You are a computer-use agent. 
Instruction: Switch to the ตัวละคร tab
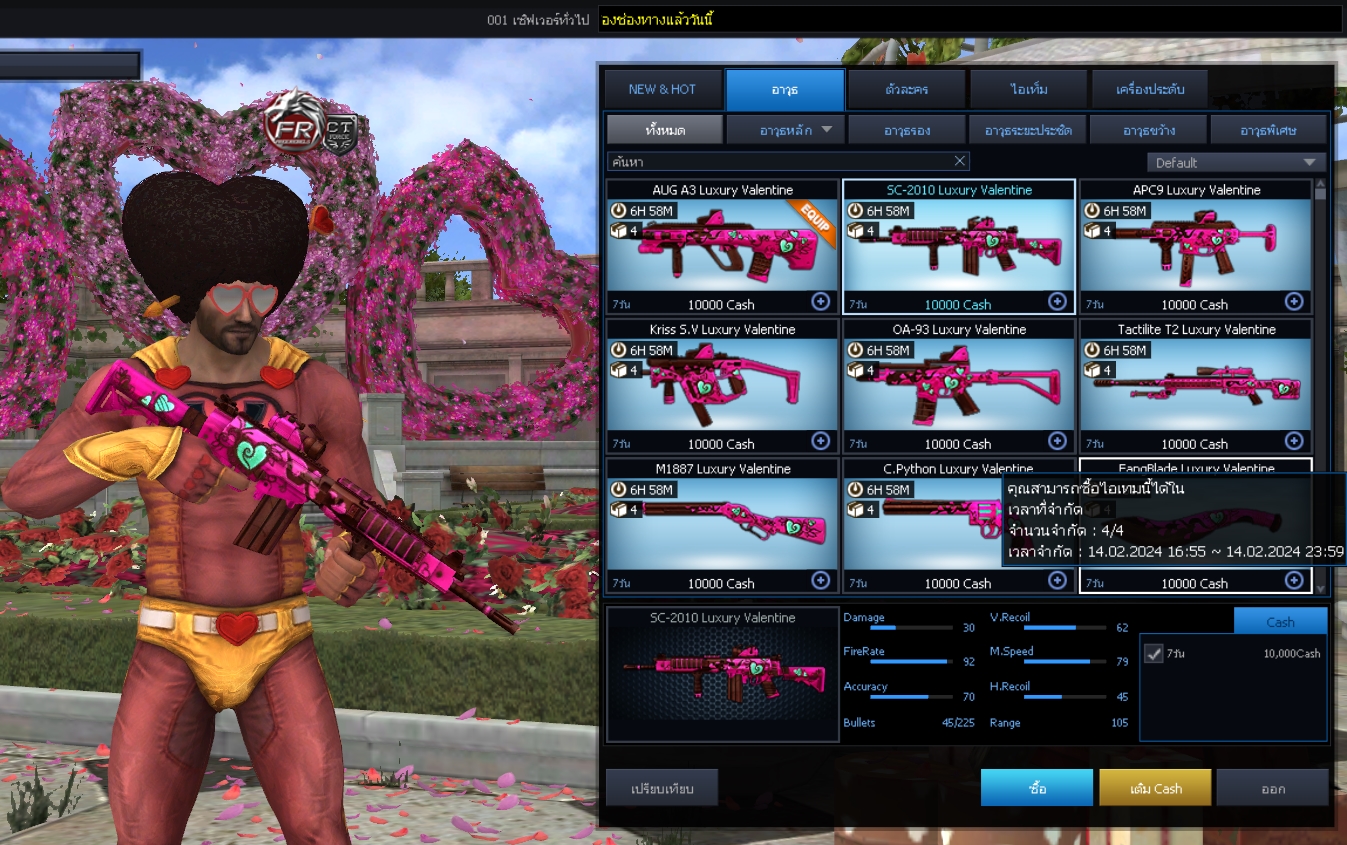[905, 89]
